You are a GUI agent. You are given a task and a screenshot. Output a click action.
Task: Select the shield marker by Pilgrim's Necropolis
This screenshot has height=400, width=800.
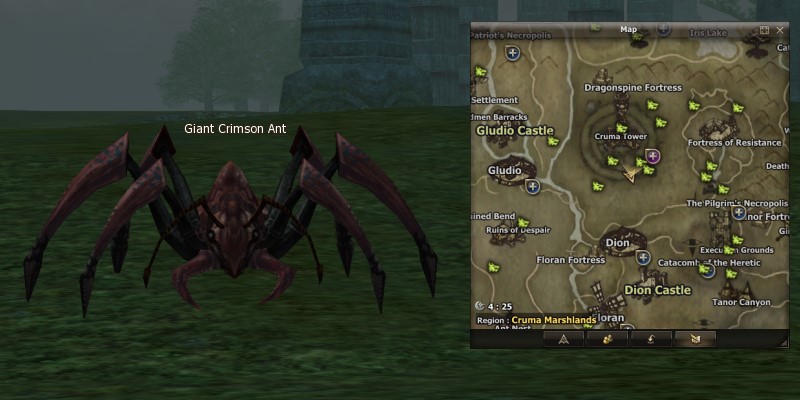[739, 212]
